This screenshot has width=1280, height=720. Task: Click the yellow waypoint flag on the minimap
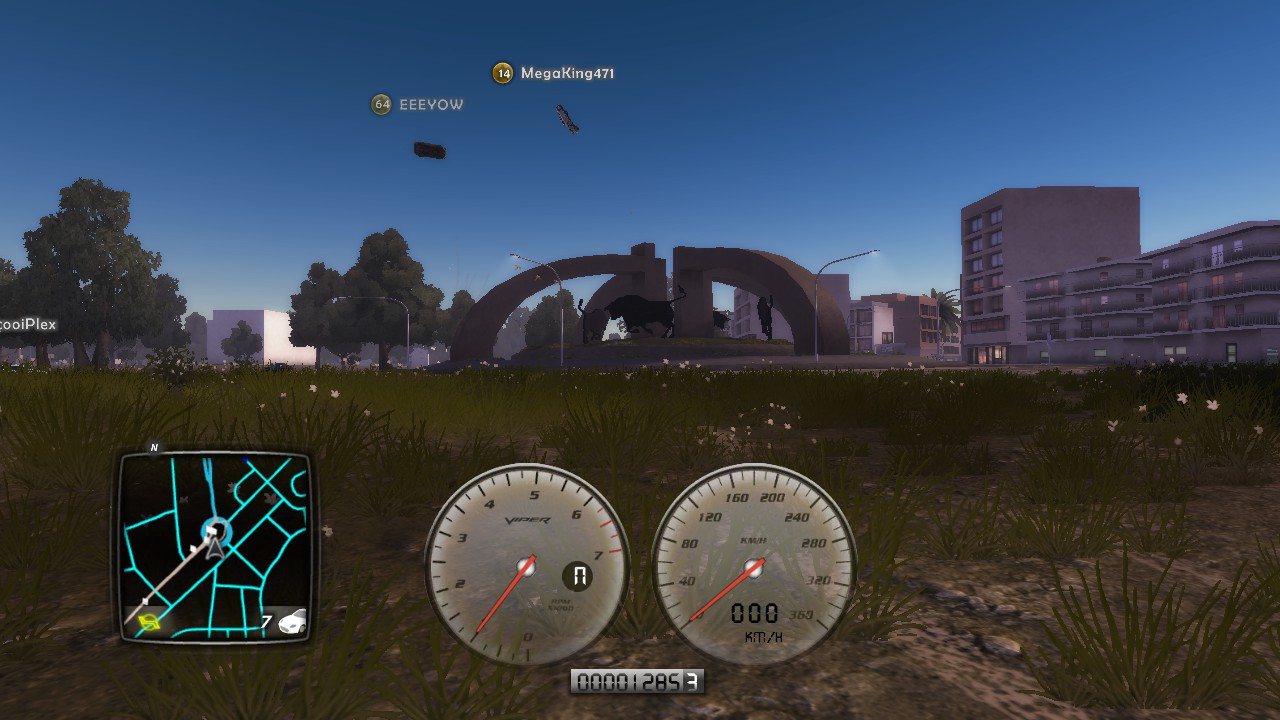pos(148,620)
